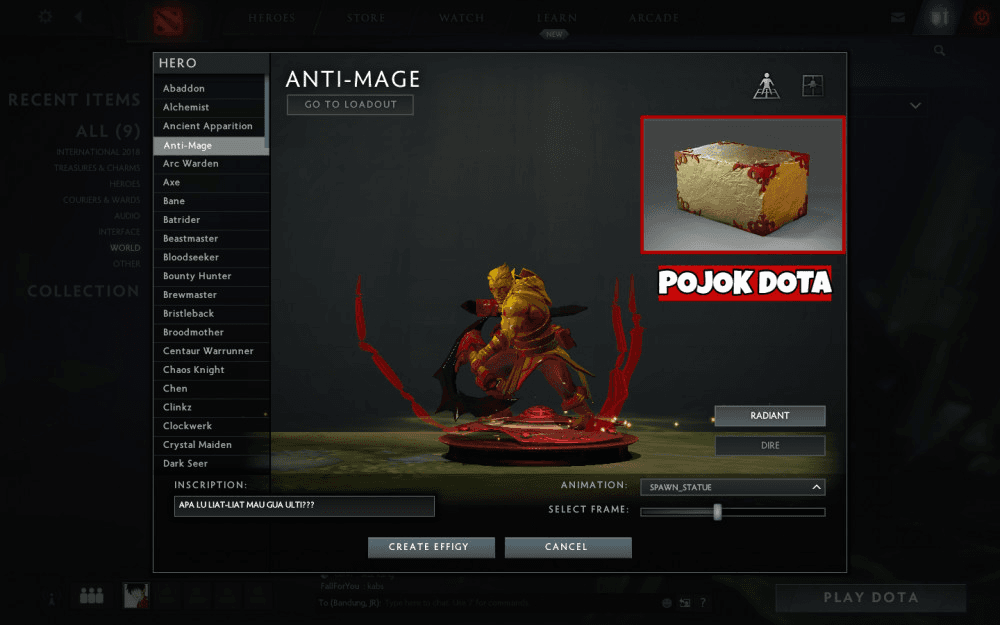Select Abaddon from the hero list
The width and height of the screenshot is (1000, 625).
pos(210,88)
